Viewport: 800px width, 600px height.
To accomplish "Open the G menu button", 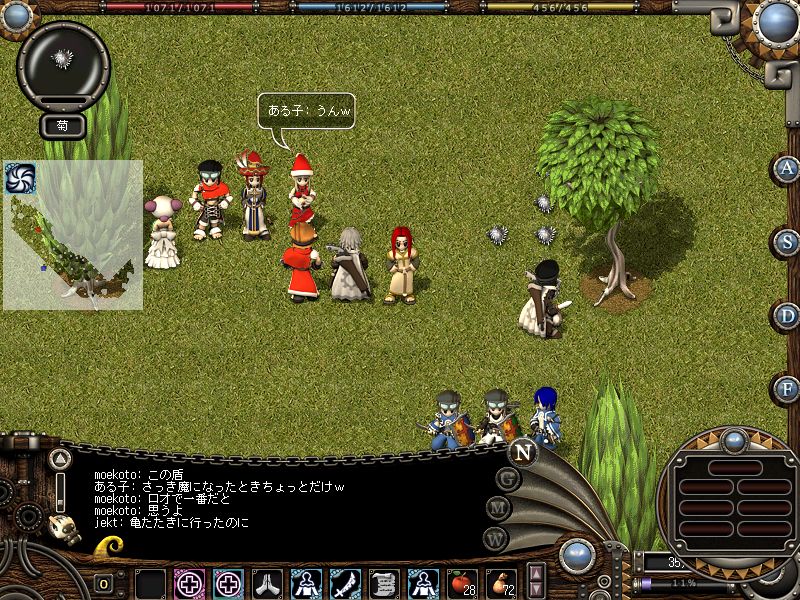I will (509, 480).
